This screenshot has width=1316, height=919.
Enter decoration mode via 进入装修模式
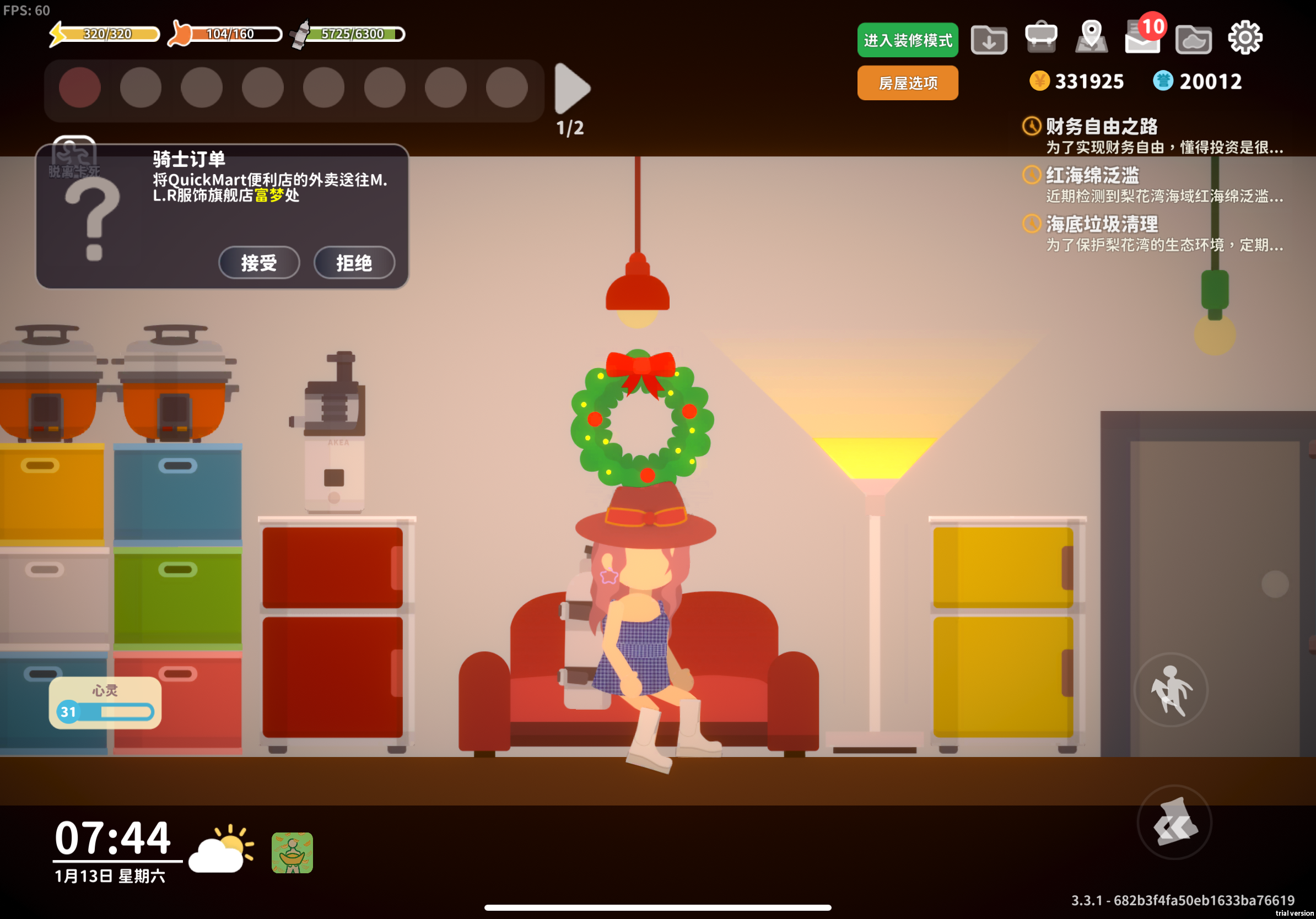coord(907,40)
